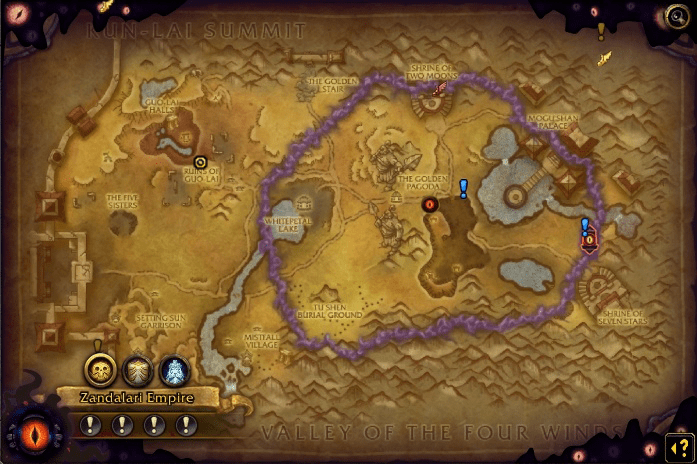Screen dimensions: 697x464
Task: Toggle the question mark help panel button
Action: pos(679,446)
